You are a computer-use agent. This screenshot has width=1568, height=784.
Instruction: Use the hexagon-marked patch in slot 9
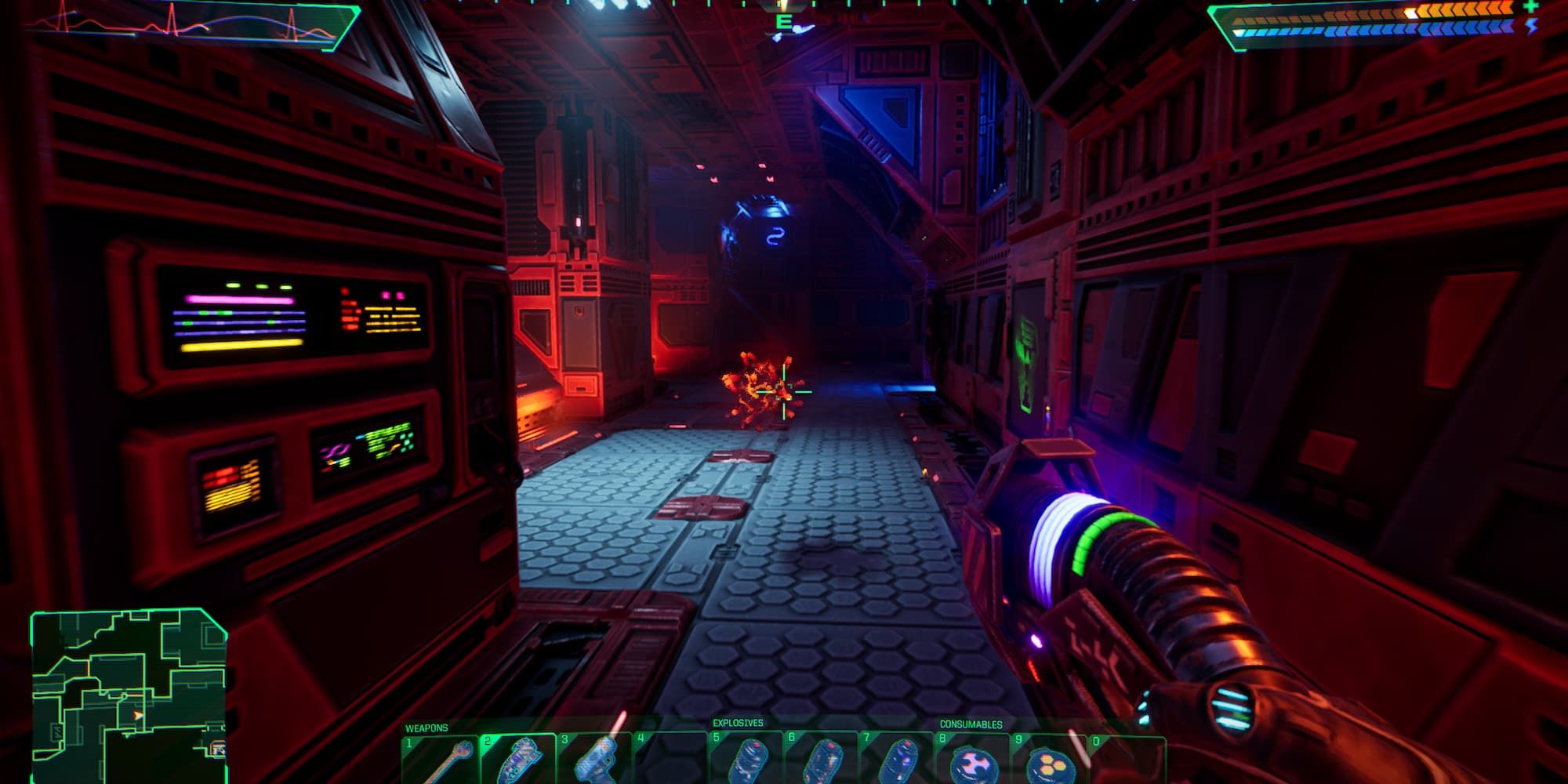1051,762
